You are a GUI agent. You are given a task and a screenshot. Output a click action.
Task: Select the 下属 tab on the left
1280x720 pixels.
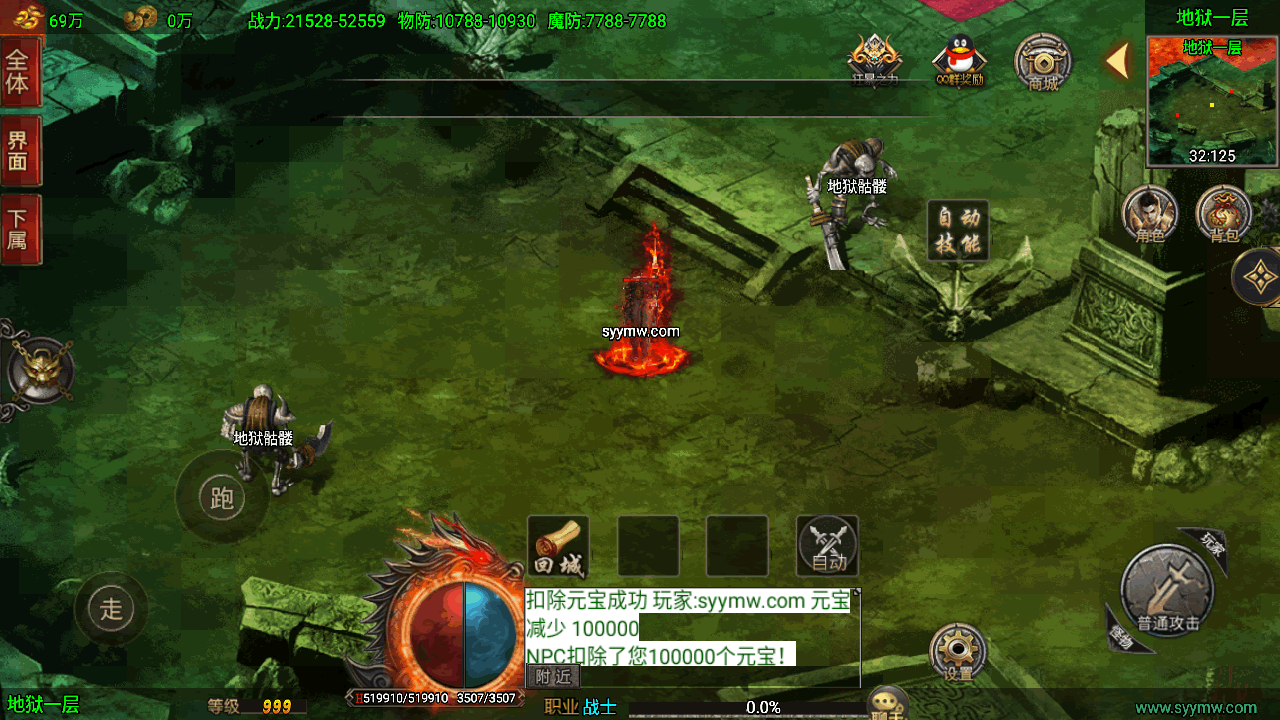pyautogui.click(x=19, y=229)
